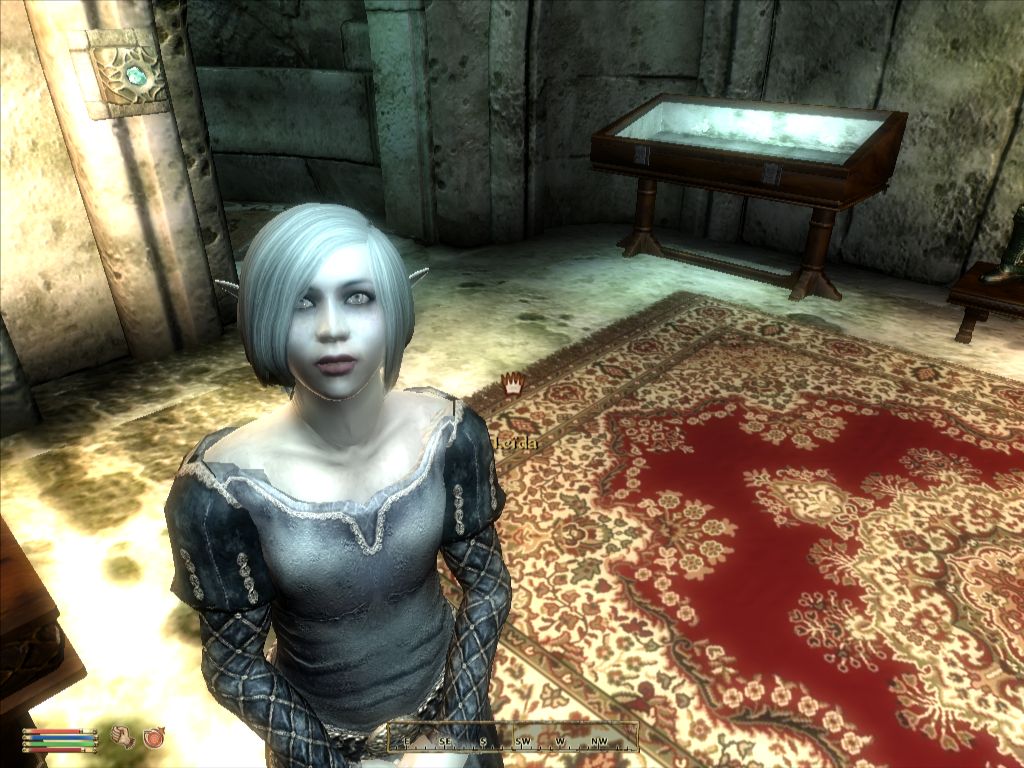Click the fist weapon icon
This screenshot has width=1024, height=768.
pyautogui.click(x=123, y=737)
